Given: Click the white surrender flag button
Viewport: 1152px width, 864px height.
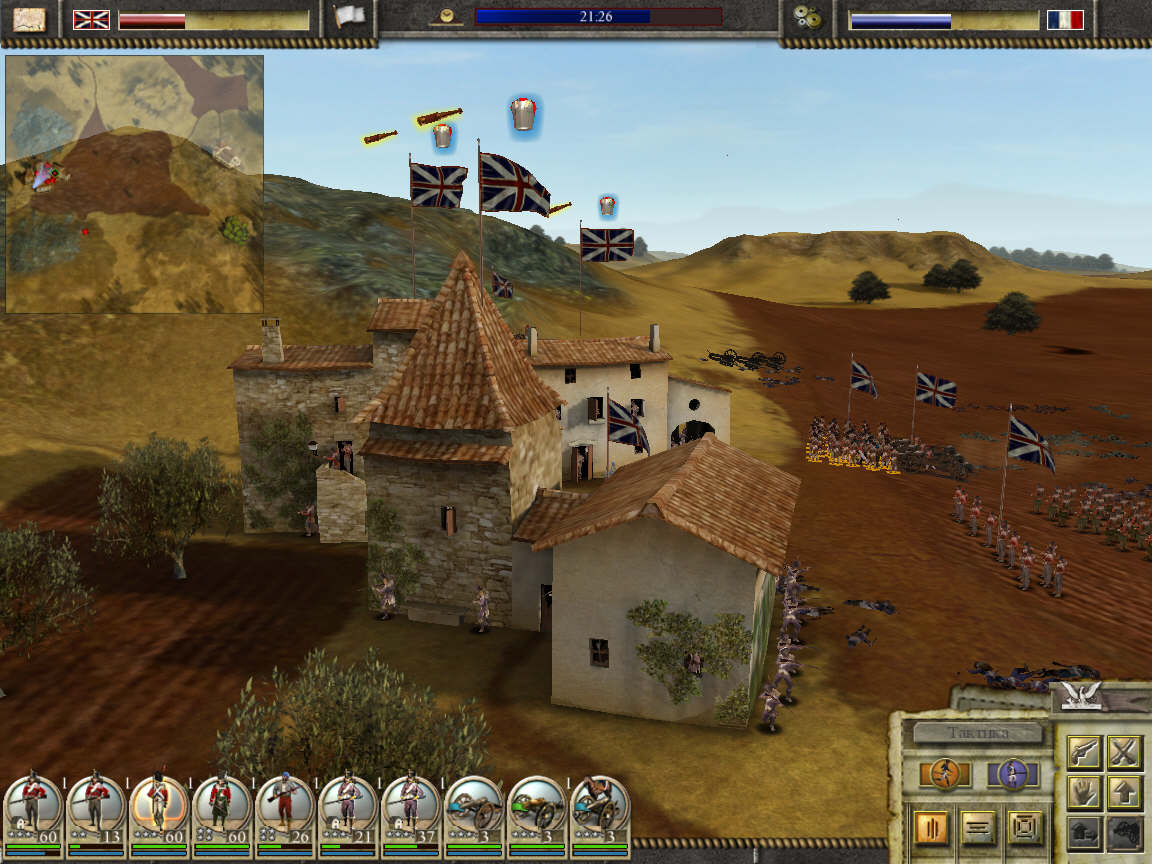Looking at the screenshot, I should 349,17.
